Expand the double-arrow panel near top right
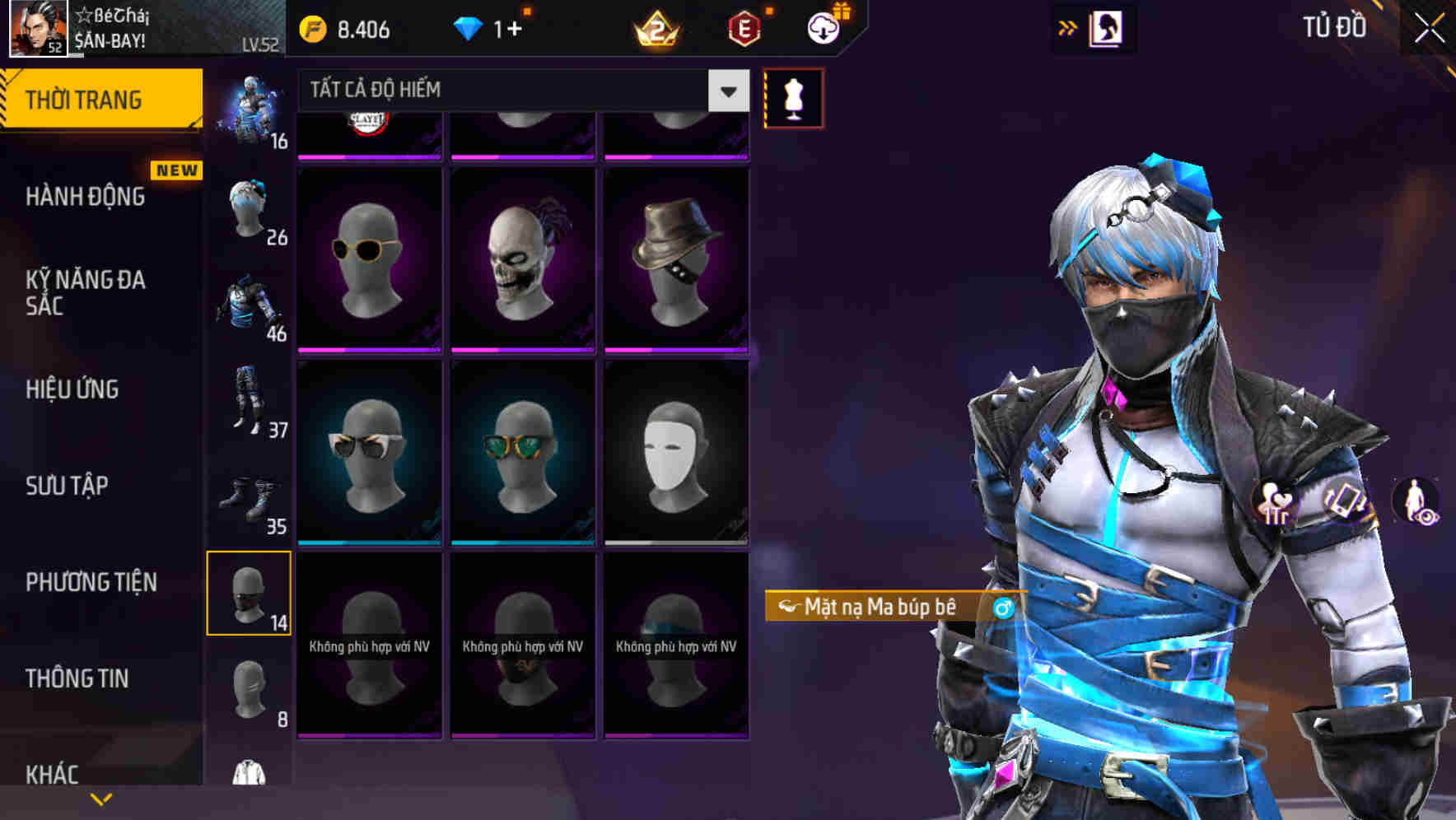 (x=1065, y=27)
